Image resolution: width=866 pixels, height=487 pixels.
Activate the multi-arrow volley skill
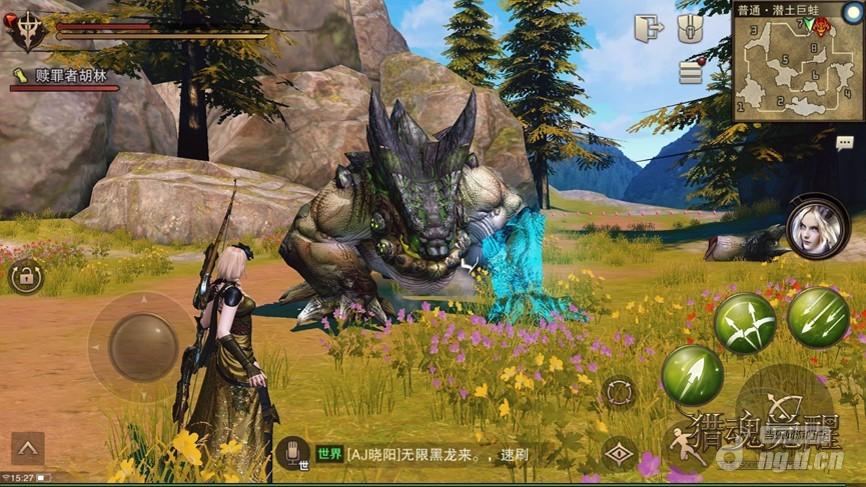818,318
